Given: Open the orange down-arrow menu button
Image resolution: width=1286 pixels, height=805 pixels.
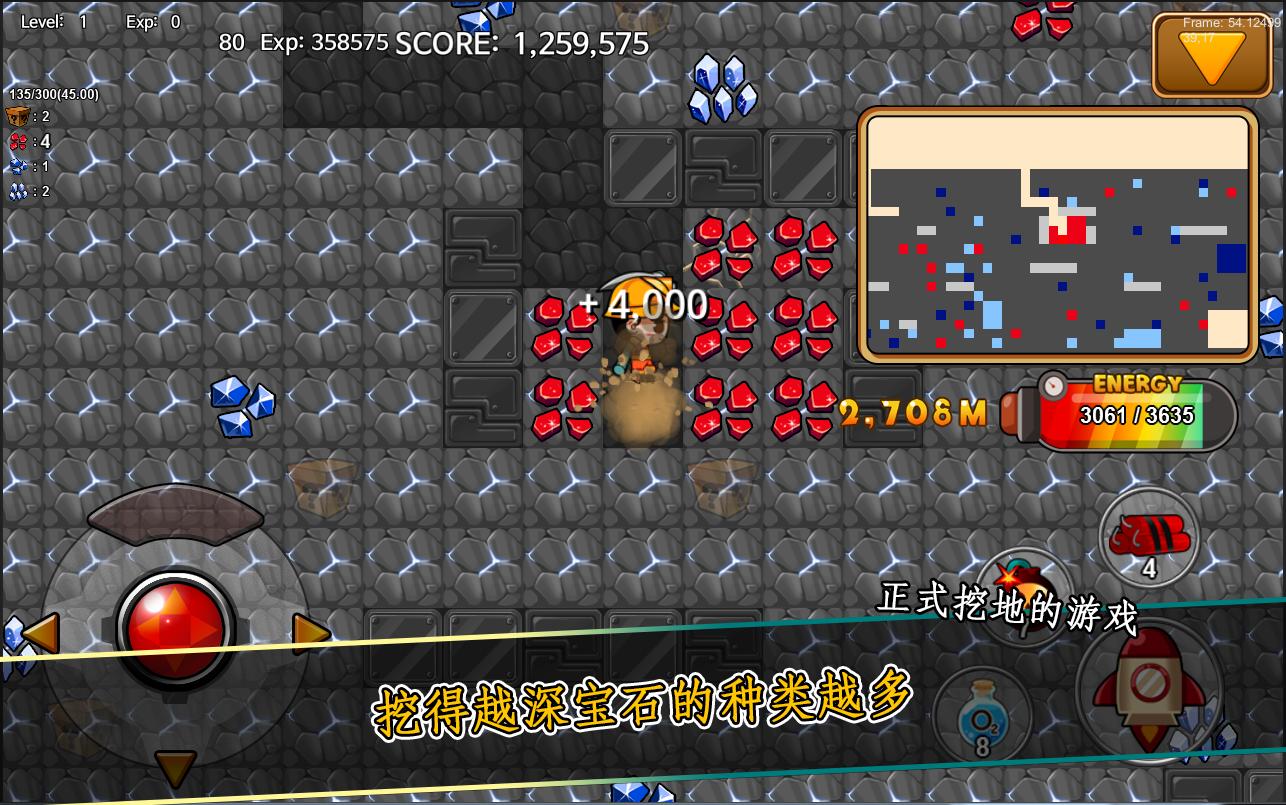Looking at the screenshot, I should click(1212, 56).
